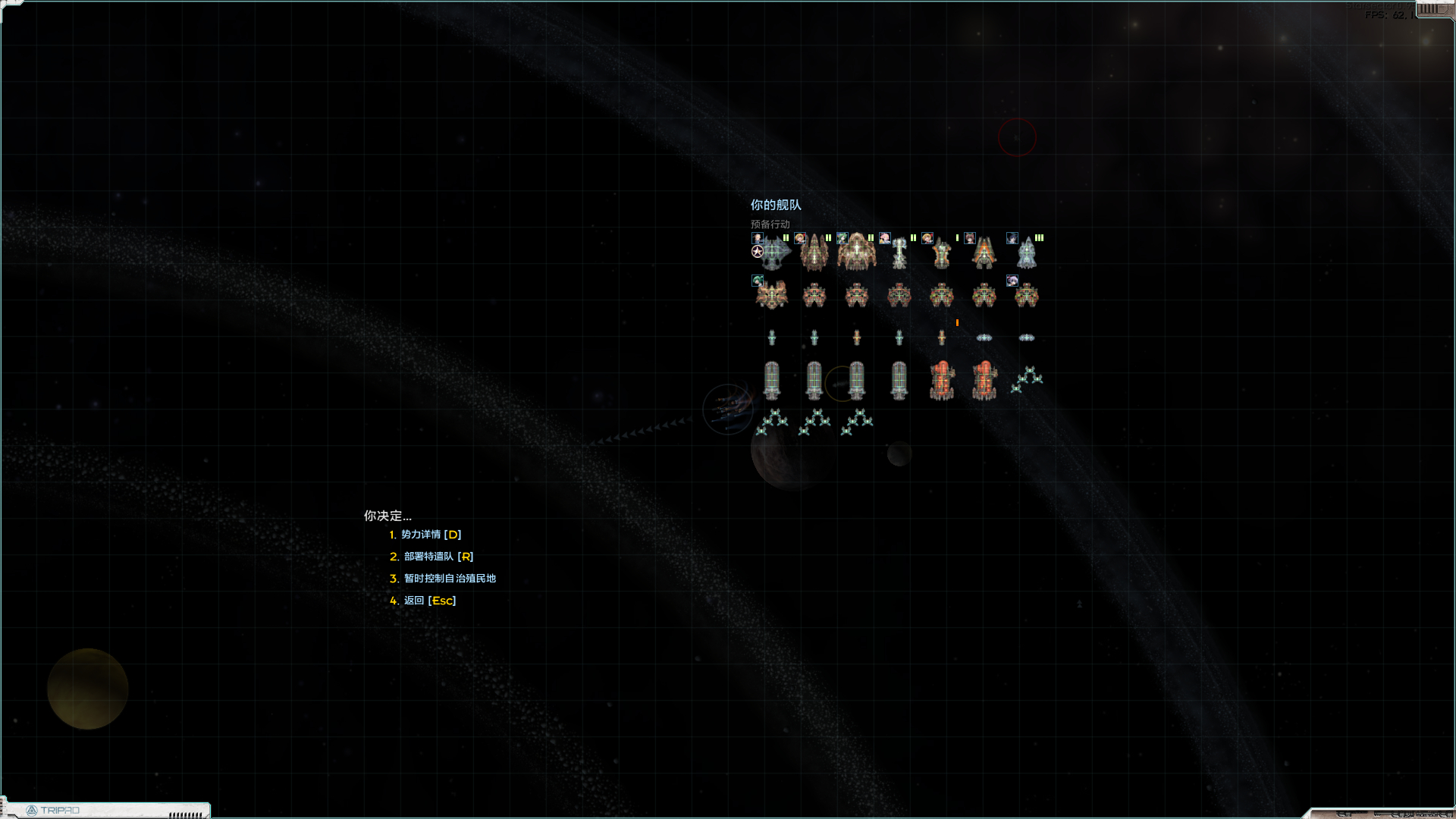Image resolution: width=1456 pixels, height=819 pixels.
Task: Open the TriPad panel
Action: coord(53,810)
